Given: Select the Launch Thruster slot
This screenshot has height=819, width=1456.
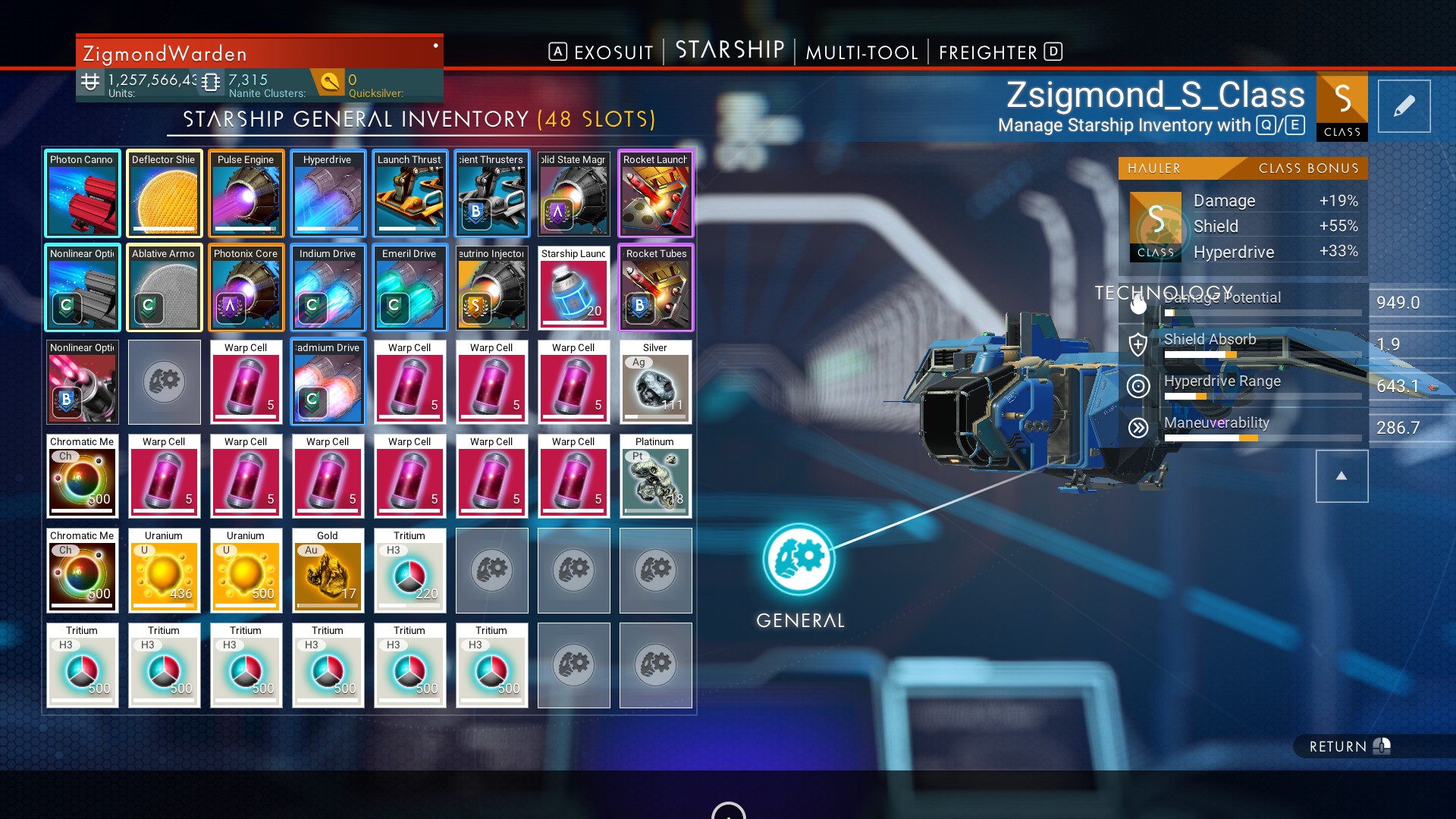Looking at the screenshot, I should (x=409, y=194).
